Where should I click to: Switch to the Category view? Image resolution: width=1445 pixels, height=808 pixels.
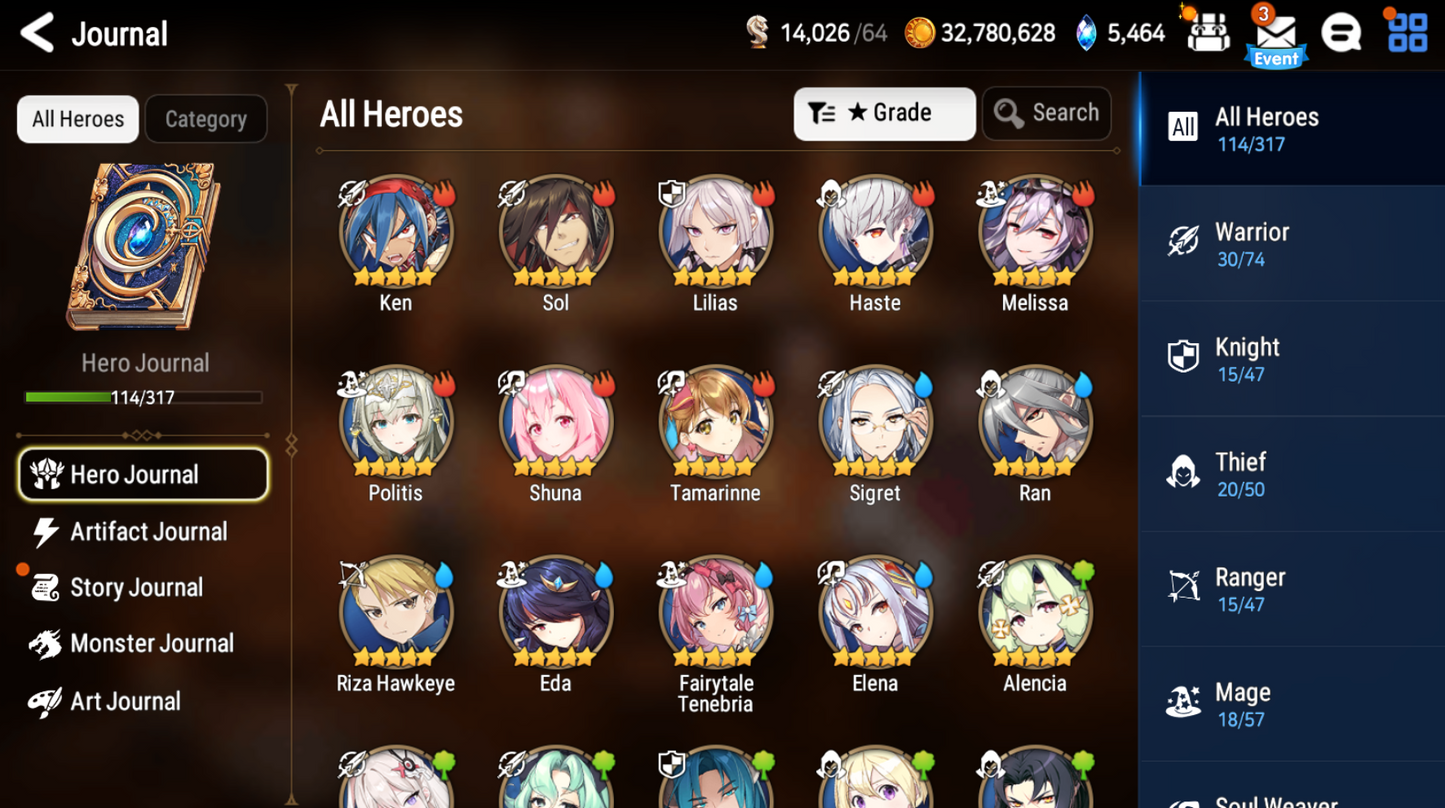coord(205,118)
